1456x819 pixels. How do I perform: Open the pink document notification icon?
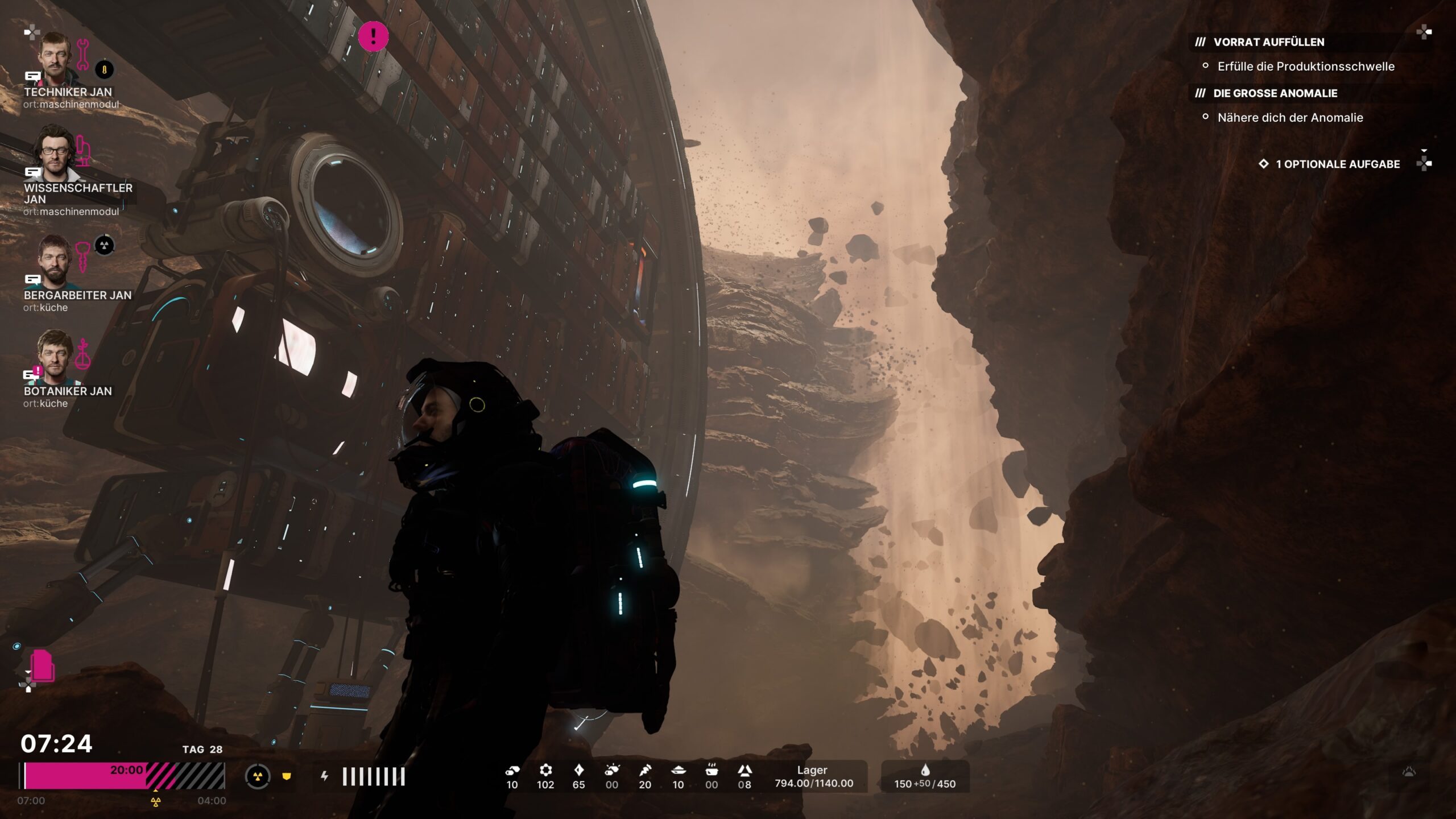click(43, 665)
